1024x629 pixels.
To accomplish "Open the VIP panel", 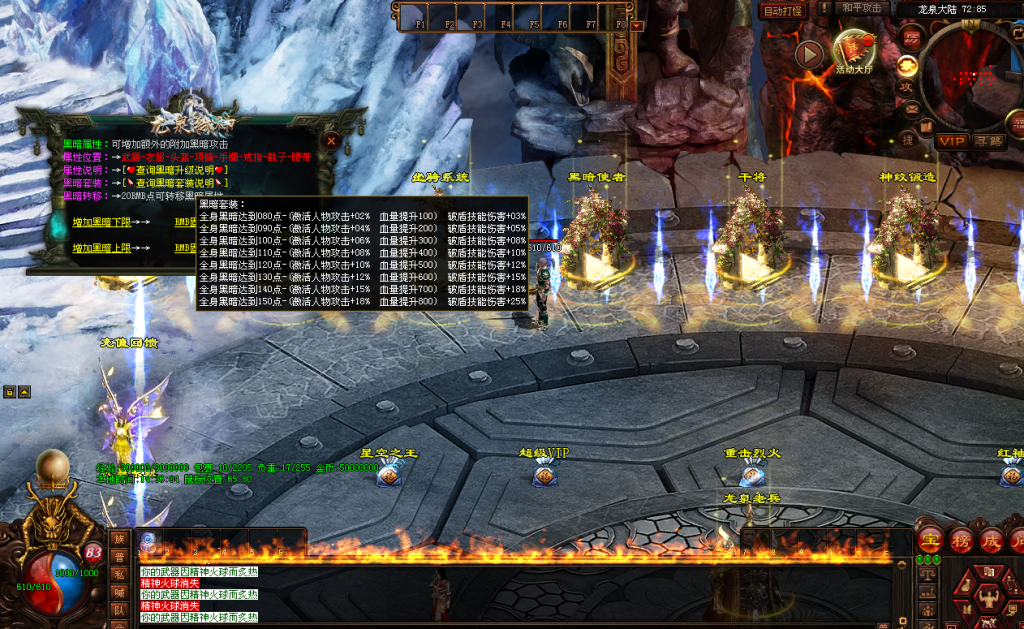I will tap(951, 141).
